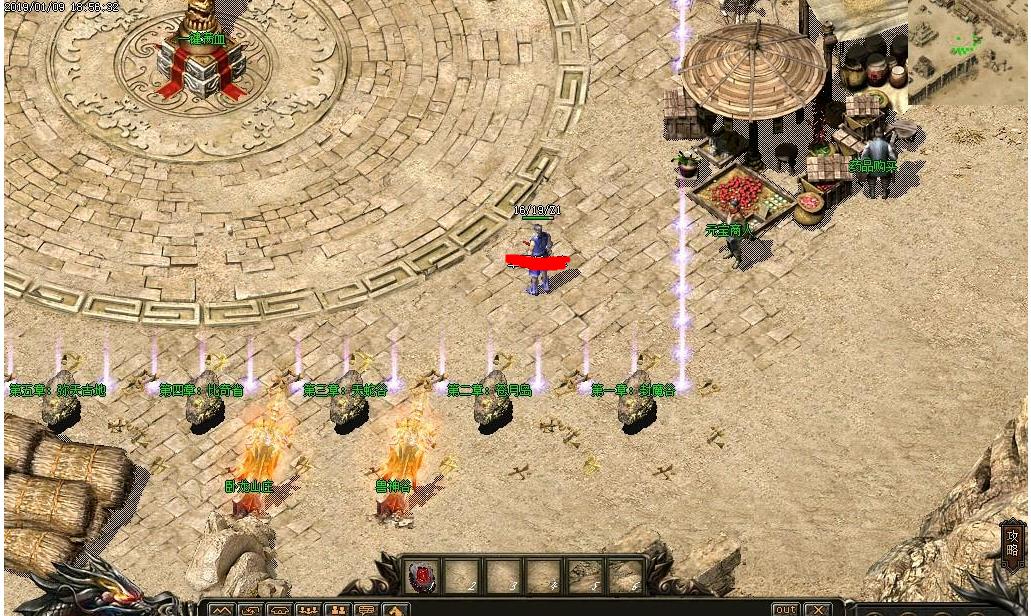Screen dimensions: 1031x616
Task: Click the mountain-shaped icon on bottom bar
Action: (x=221, y=610)
